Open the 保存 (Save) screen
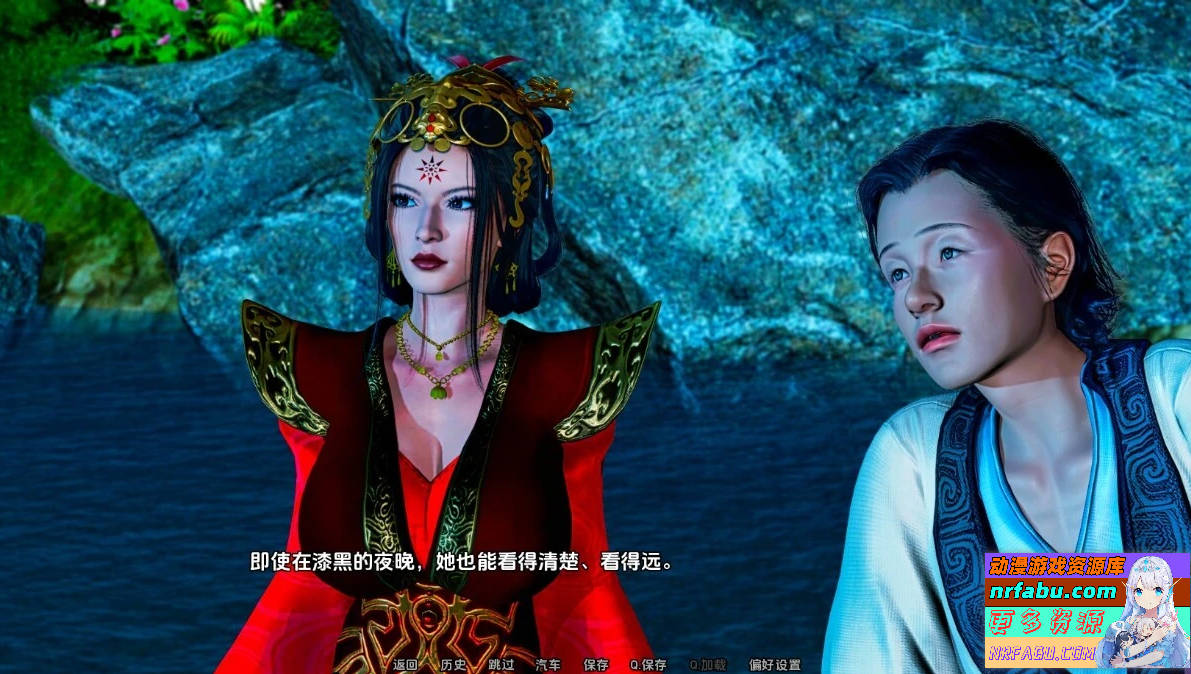1191x674 pixels. 596,665
